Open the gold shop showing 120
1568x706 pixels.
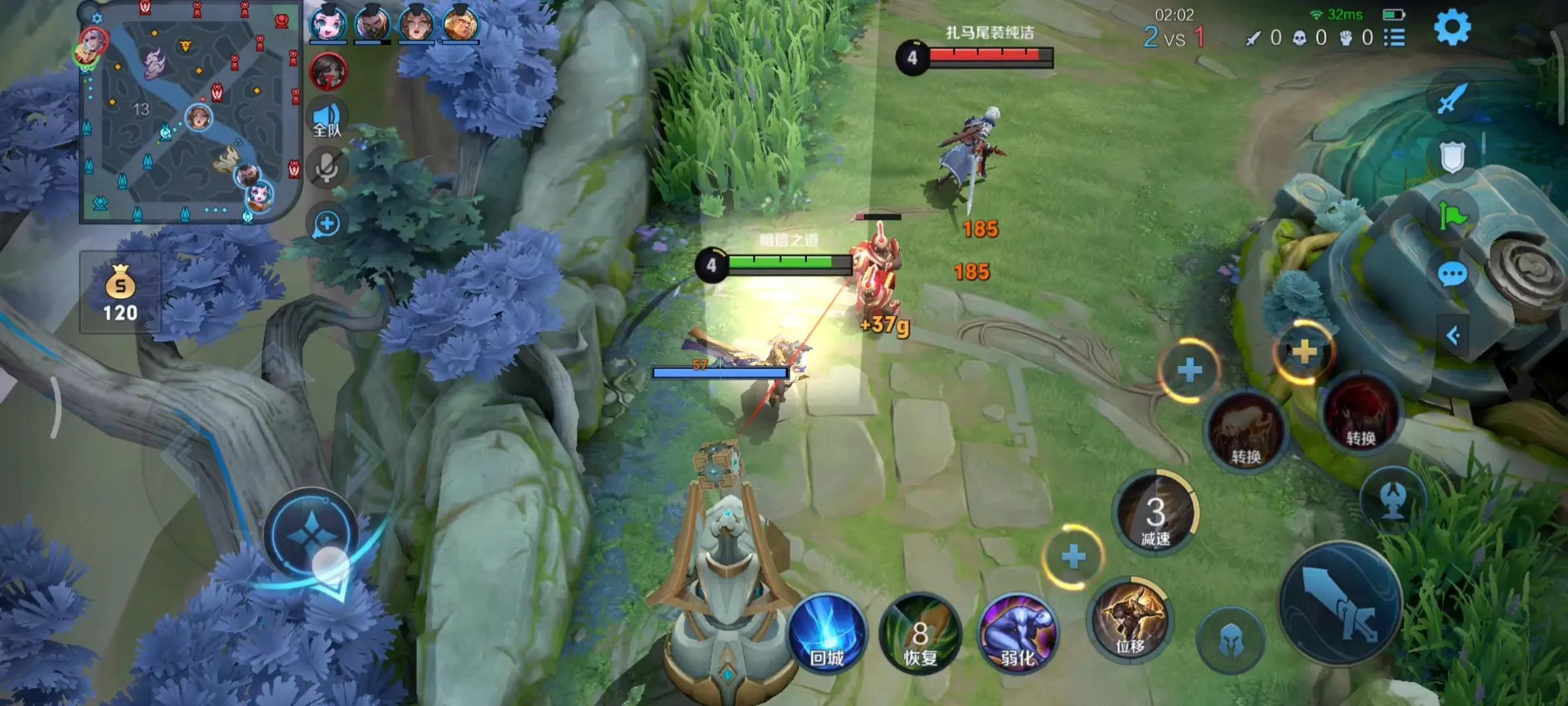(120, 293)
